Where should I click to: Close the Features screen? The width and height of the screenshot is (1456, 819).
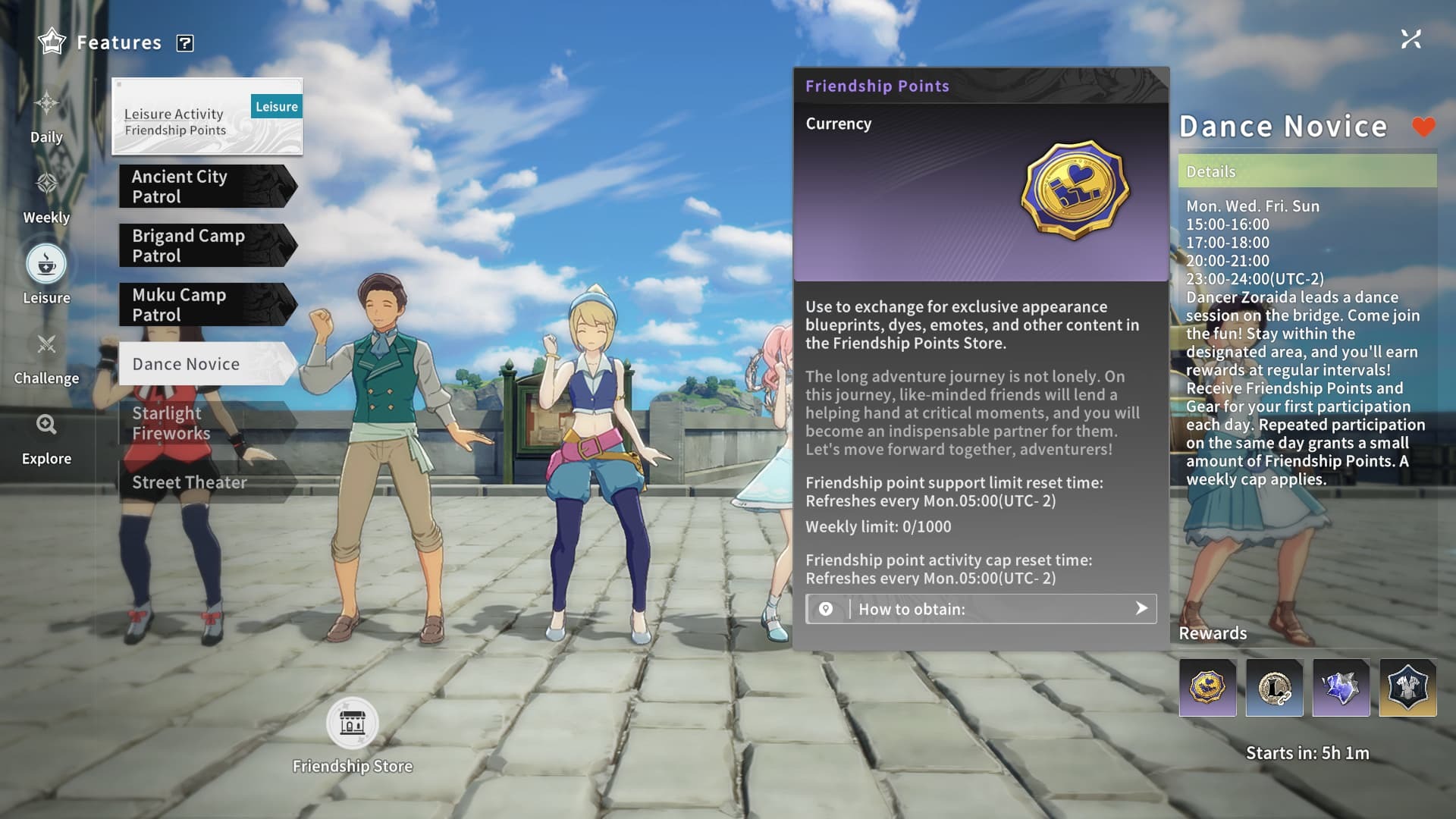pyautogui.click(x=1410, y=39)
